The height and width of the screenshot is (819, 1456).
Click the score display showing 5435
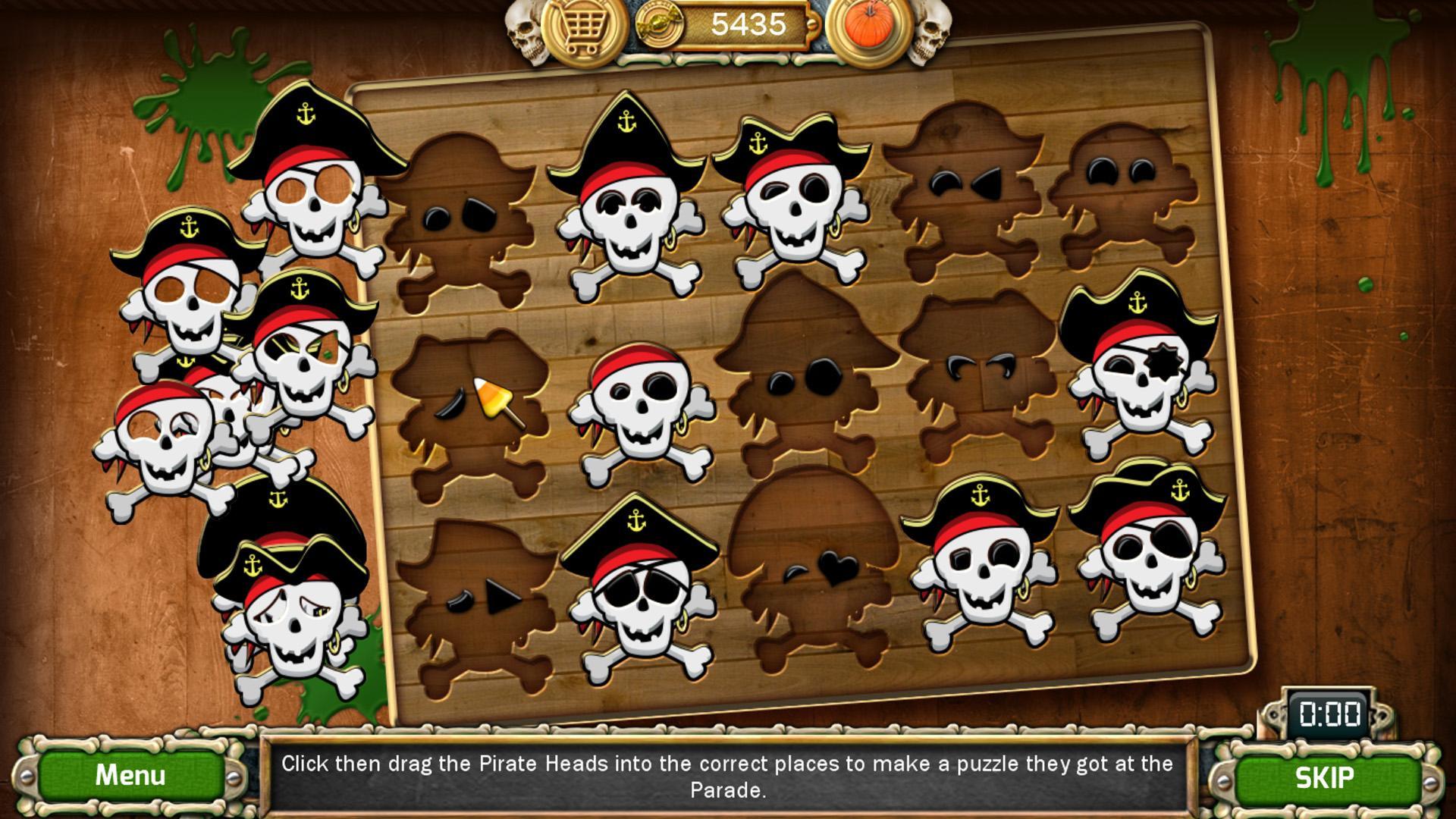[747, 23]
